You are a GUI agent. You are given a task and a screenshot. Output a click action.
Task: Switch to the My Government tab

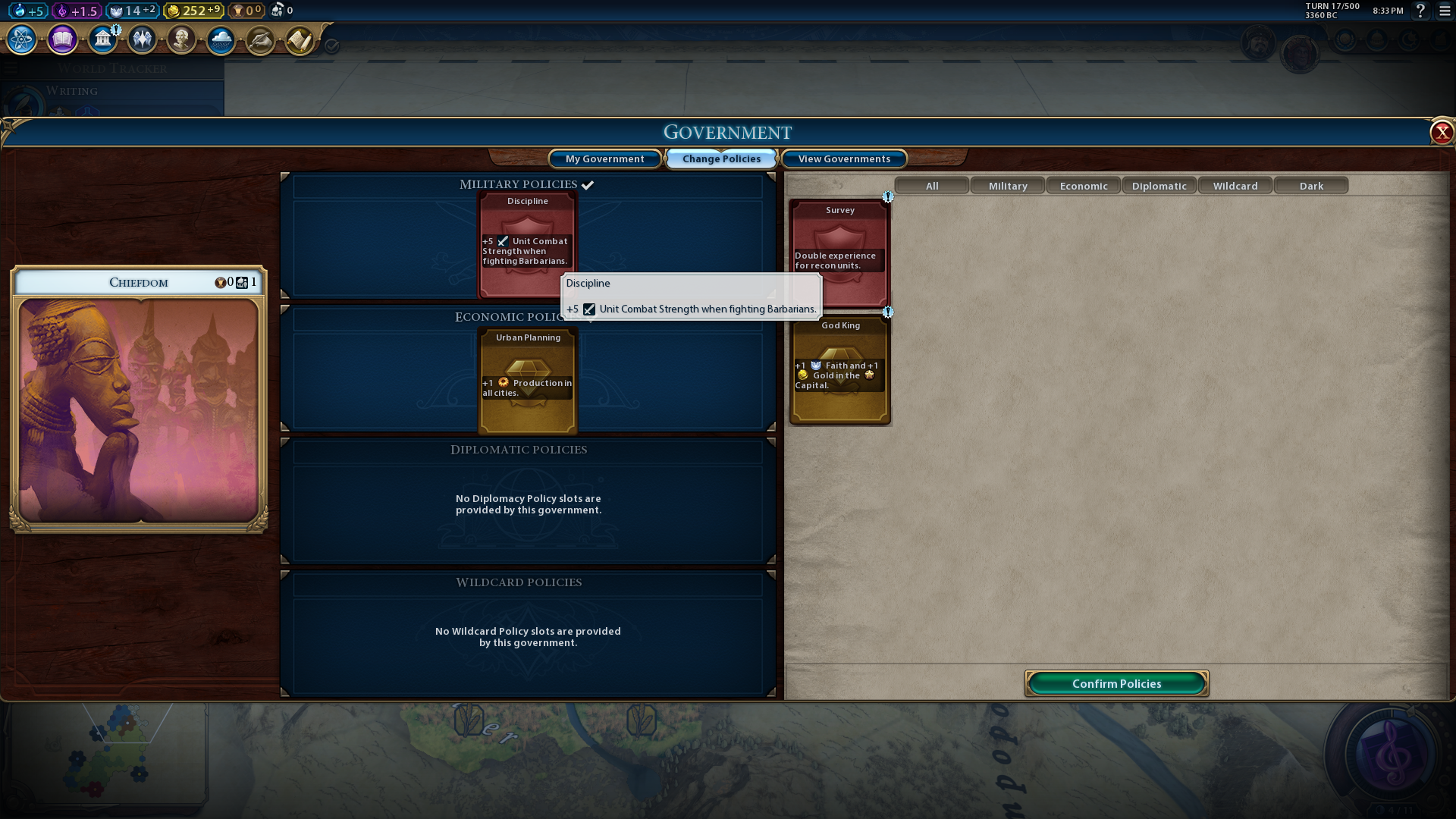604,158
